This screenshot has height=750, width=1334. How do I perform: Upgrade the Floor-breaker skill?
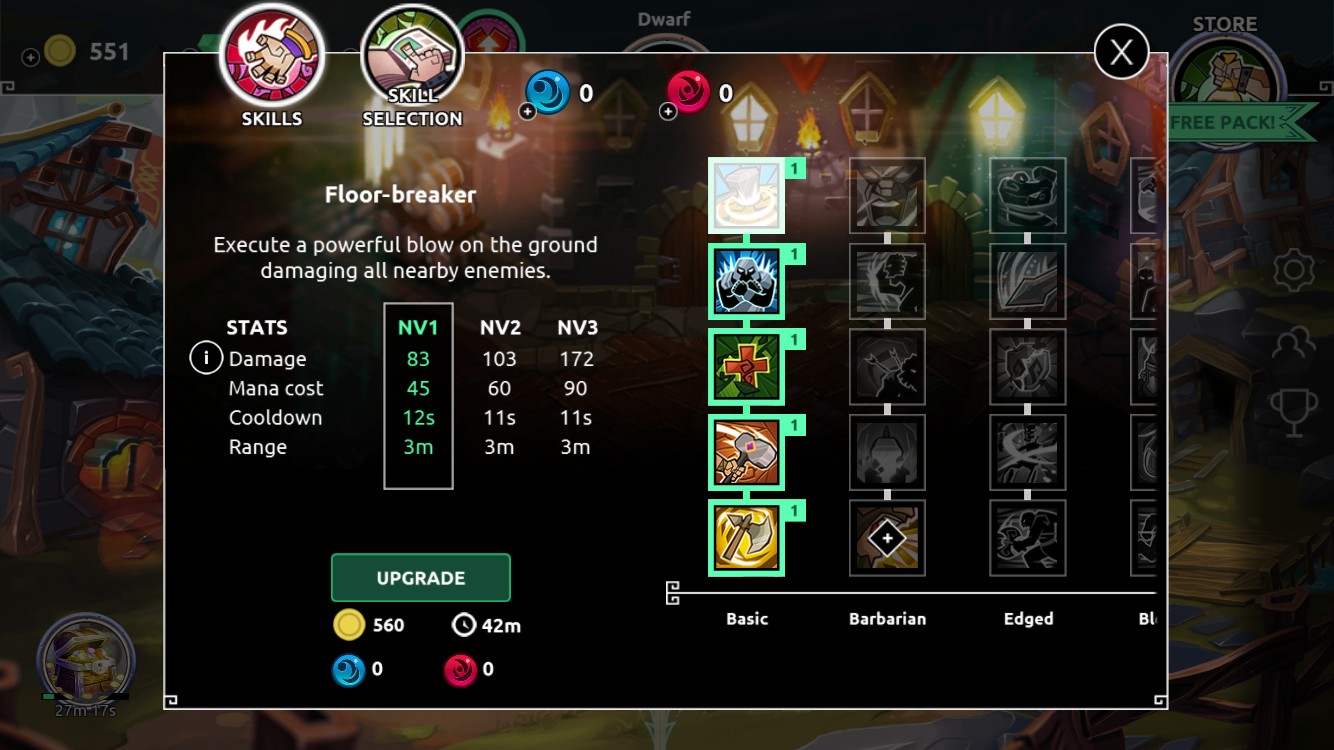coord(420,578)
